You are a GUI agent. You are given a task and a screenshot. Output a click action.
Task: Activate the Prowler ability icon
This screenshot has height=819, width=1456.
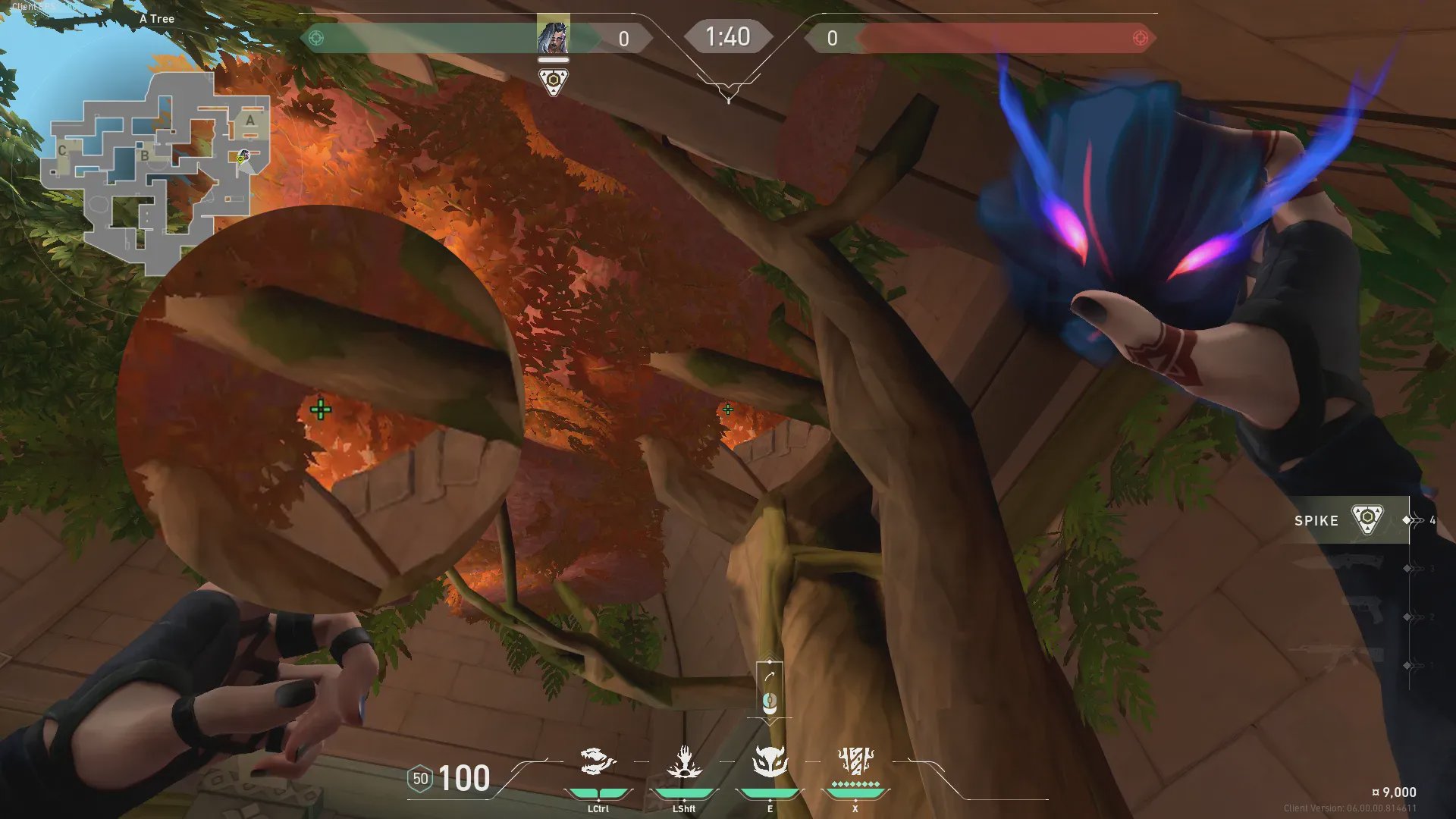click(x=598, y=762)
